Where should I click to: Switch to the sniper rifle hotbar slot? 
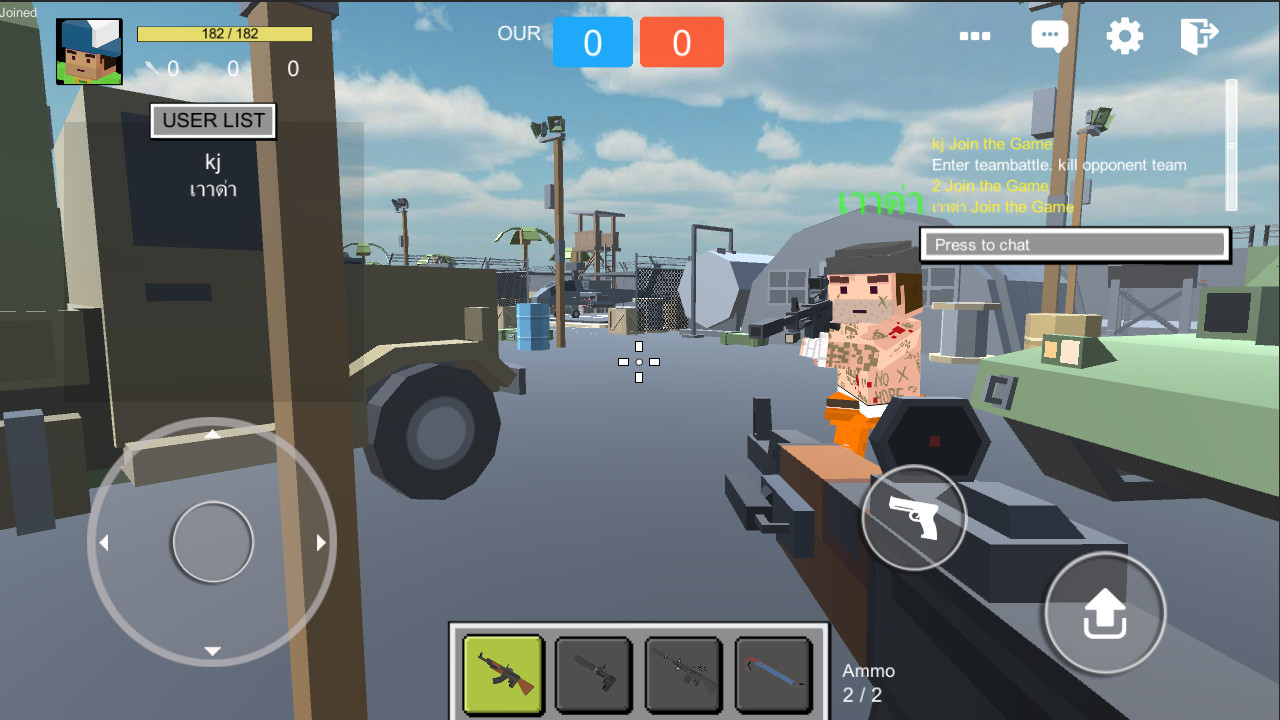click(683, 675)
